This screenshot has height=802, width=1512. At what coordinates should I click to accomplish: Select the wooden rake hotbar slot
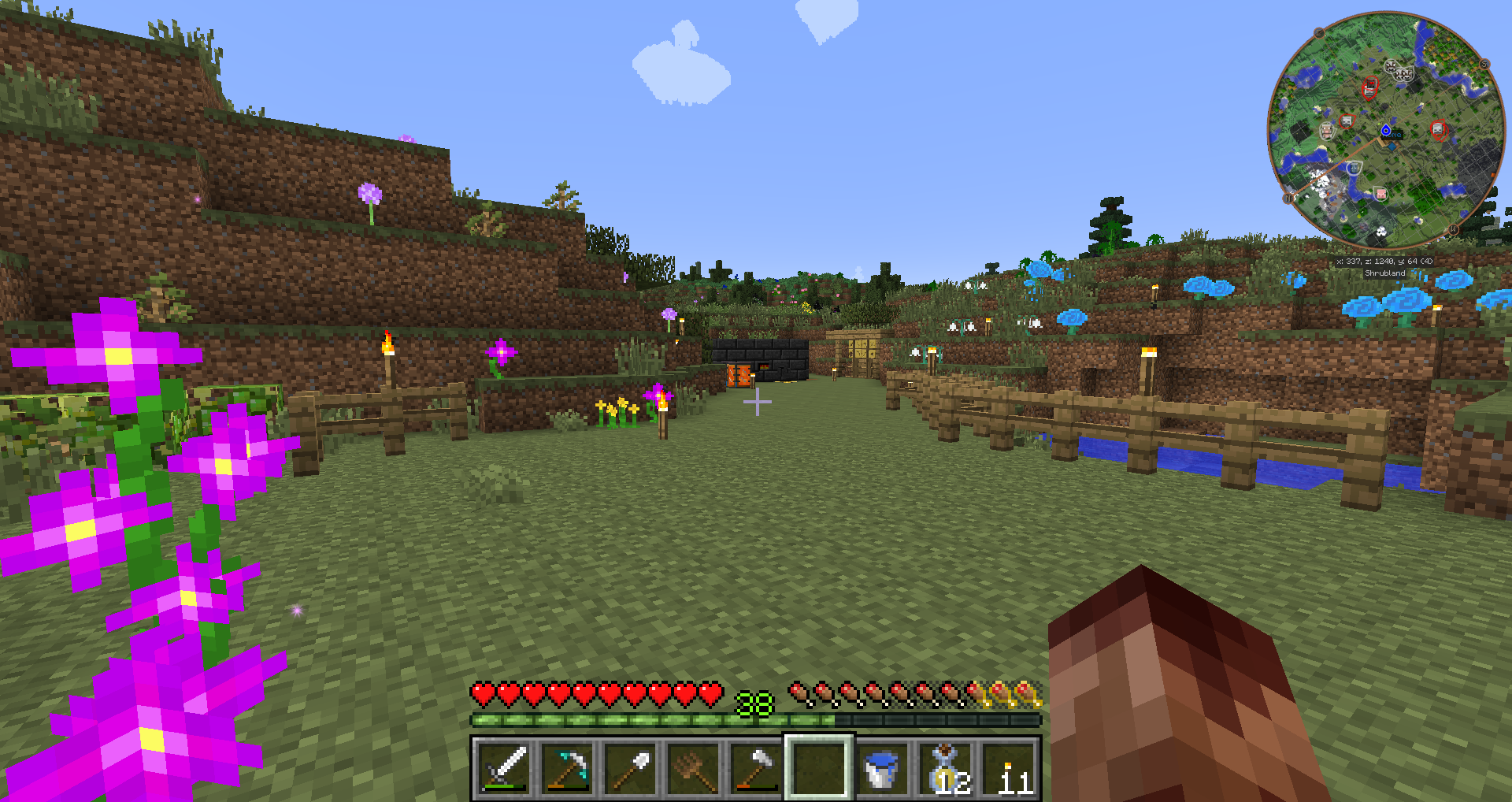tap(693, 767)
